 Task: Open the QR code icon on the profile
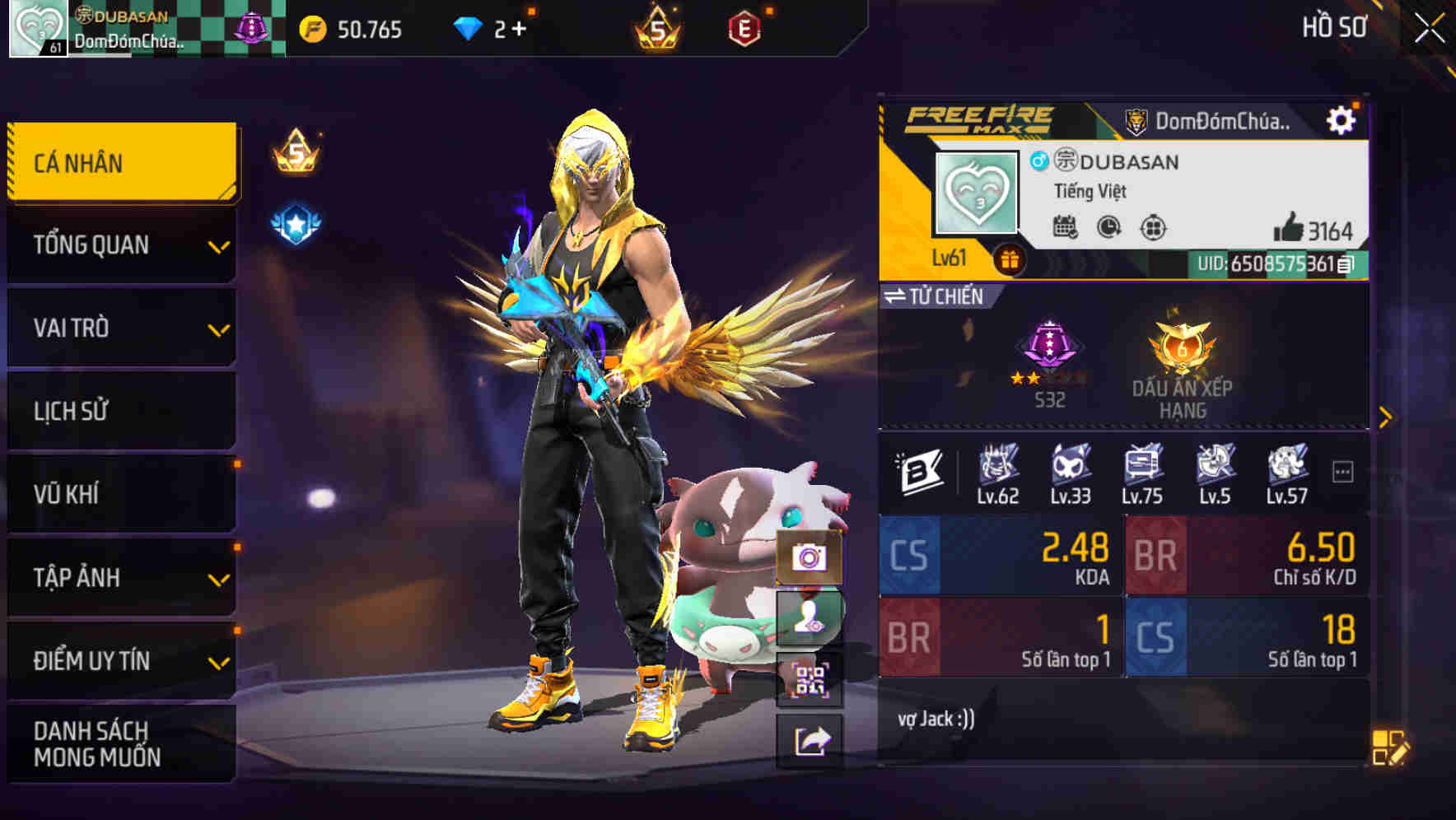(810, 679)
